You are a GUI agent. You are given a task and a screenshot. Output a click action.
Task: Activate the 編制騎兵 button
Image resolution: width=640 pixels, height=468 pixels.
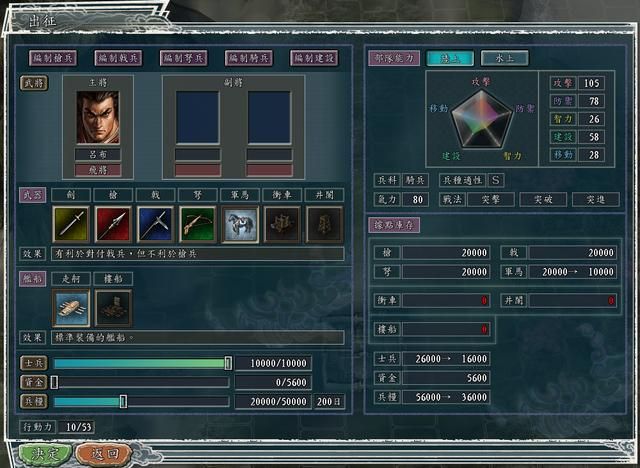point(249,58)
